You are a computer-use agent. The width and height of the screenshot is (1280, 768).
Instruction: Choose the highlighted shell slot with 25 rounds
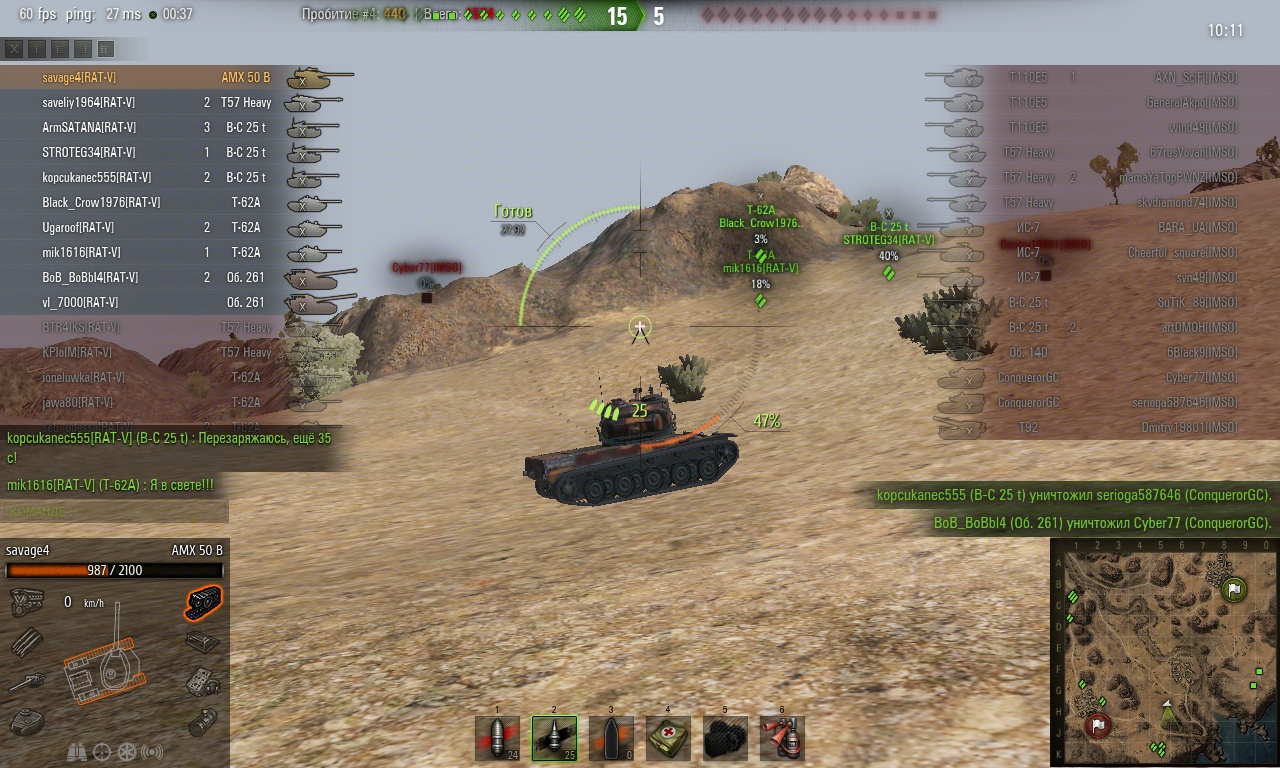554,738
